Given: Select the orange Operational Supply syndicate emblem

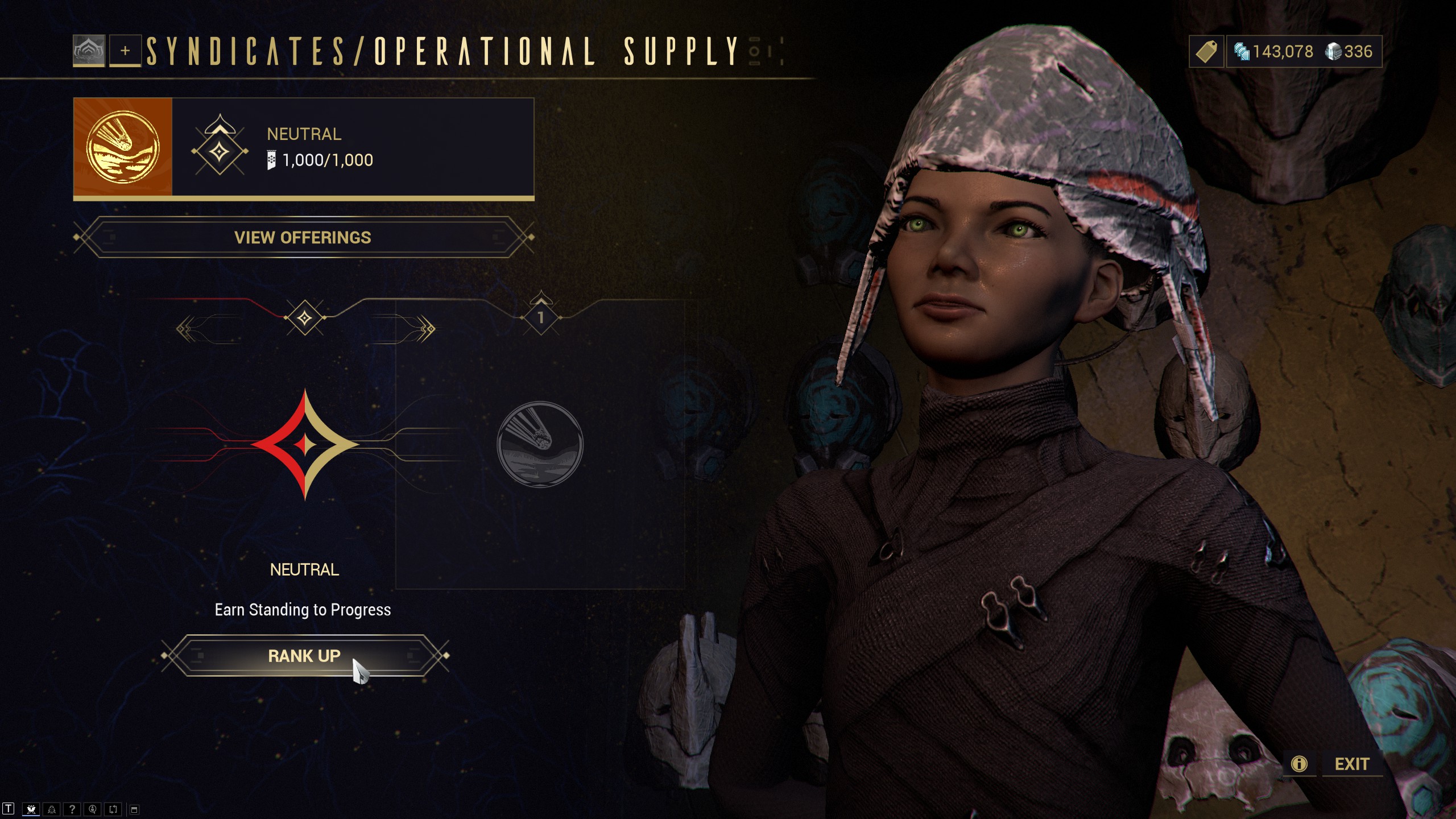Looking at the screenshot, I should 123,147.
